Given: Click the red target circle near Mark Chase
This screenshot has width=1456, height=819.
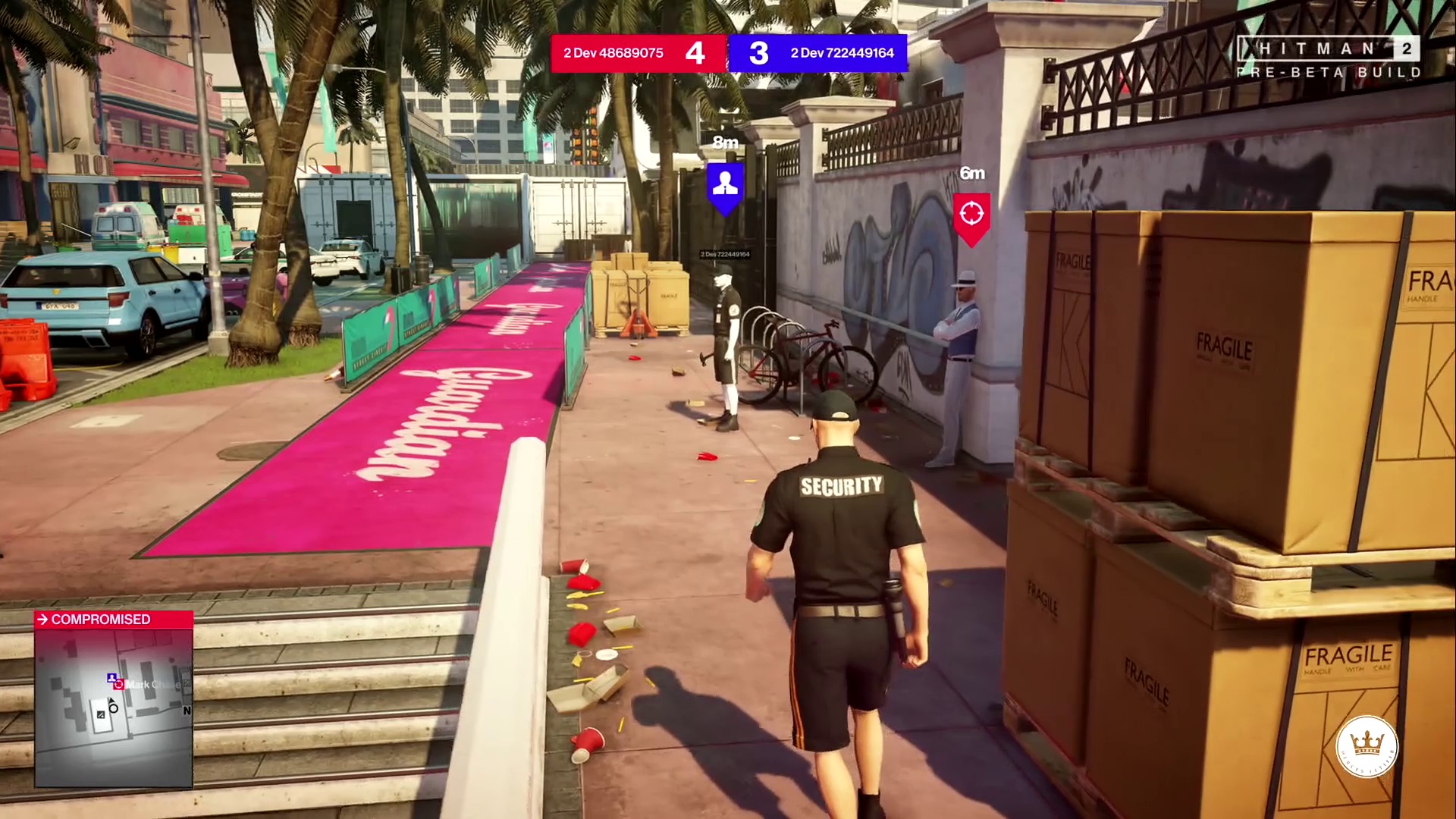Looking at the screenshot, I should pyautogui.click(x=119, y=684).
